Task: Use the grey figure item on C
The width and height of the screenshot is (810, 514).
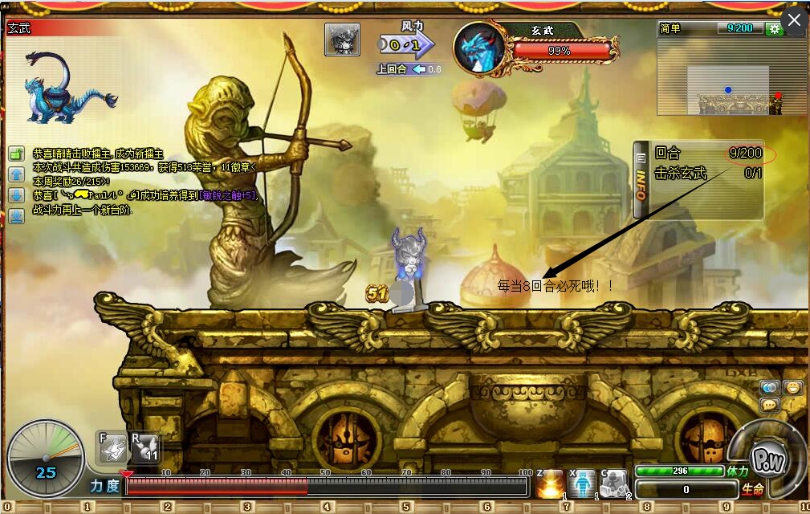Action: pyautogui.click(x=615, y=484)
